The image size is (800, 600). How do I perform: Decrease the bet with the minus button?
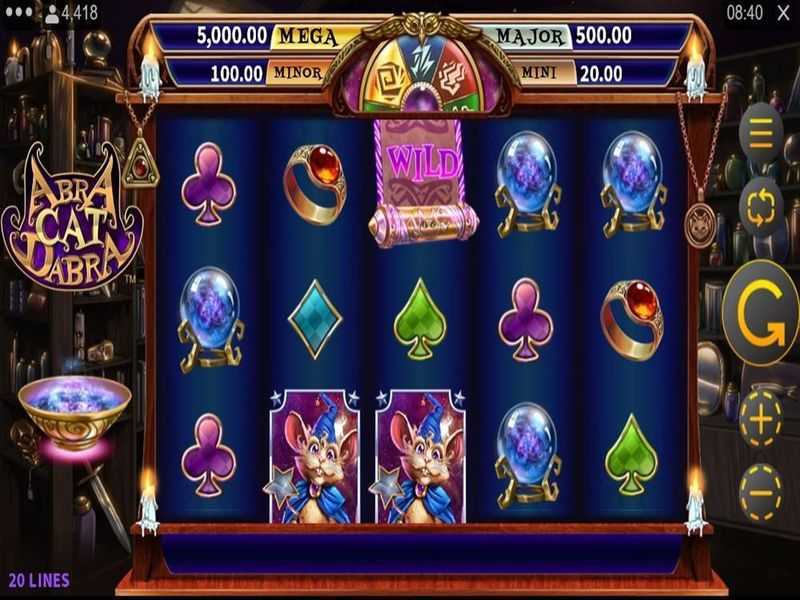point(761,491)
